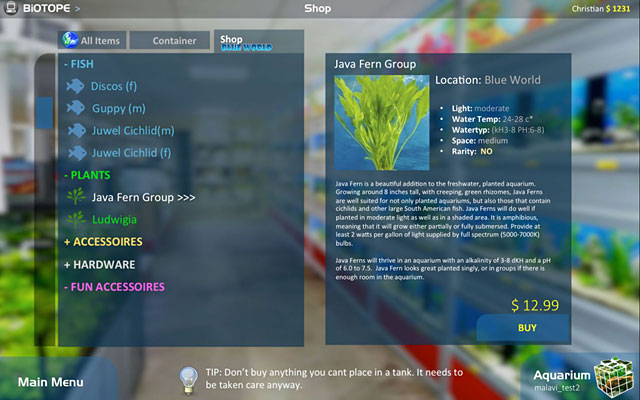Click the tip lightbulb icon

187,378
